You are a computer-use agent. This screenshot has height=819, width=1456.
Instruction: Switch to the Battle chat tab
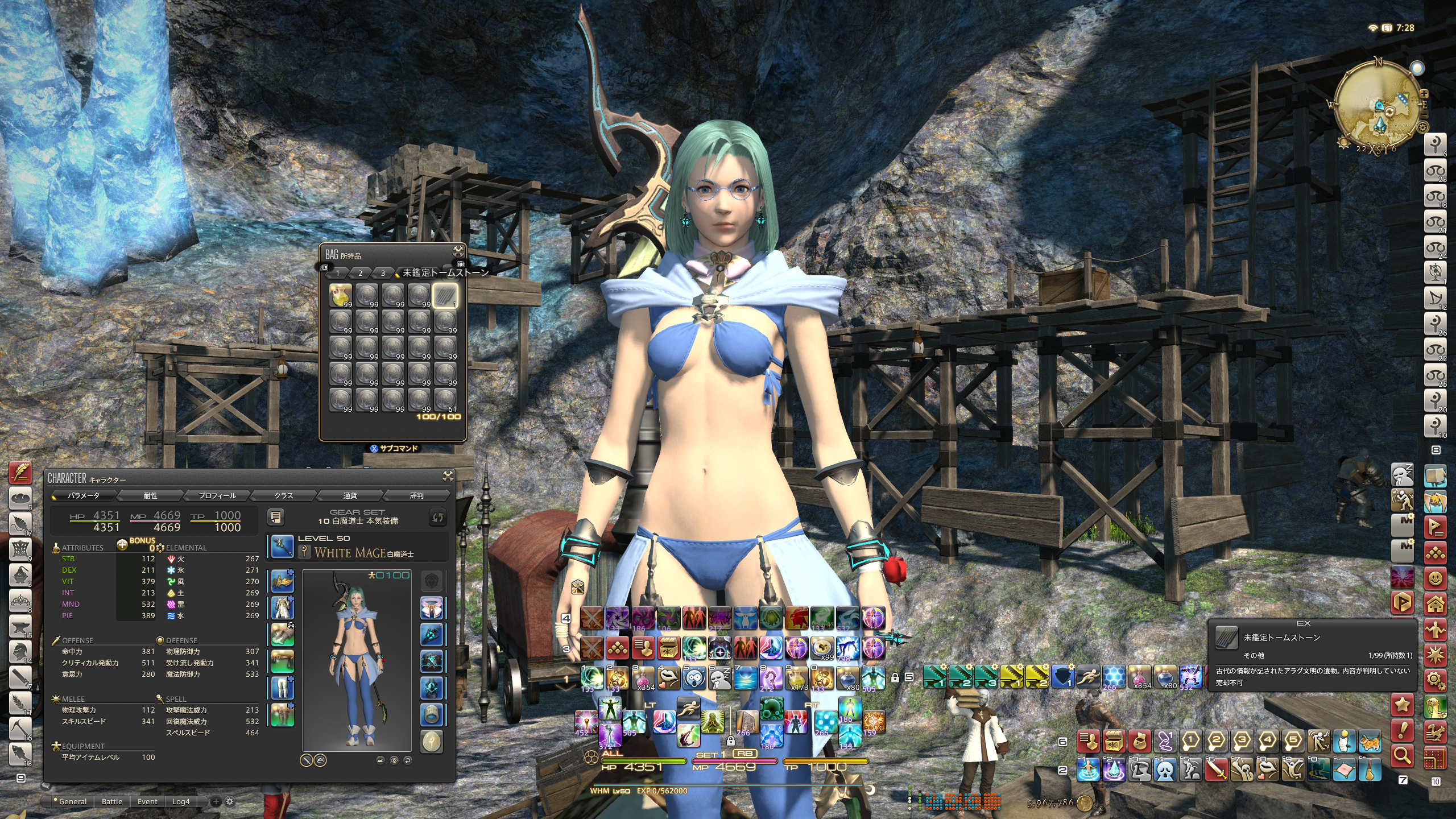(112, 801)
